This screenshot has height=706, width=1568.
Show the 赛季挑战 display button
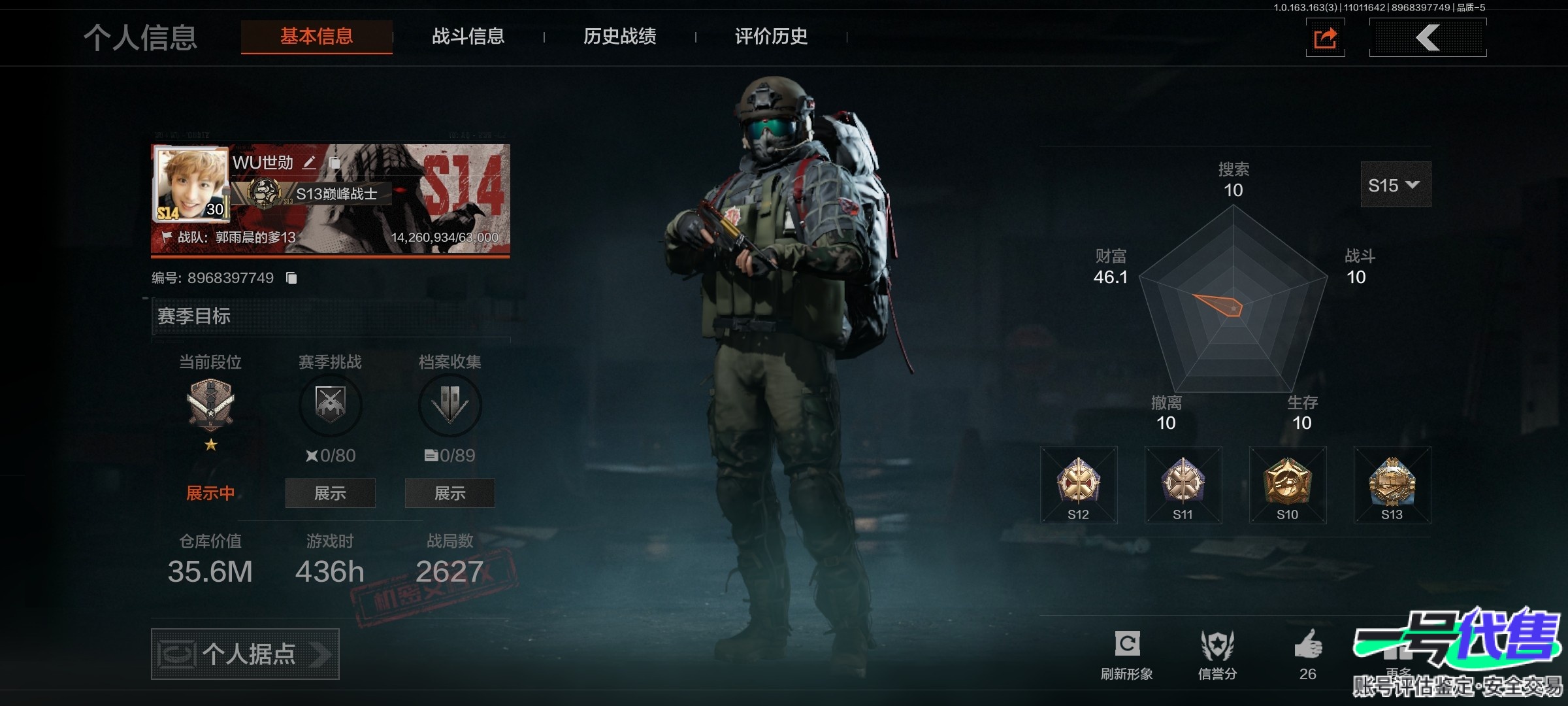330,493
